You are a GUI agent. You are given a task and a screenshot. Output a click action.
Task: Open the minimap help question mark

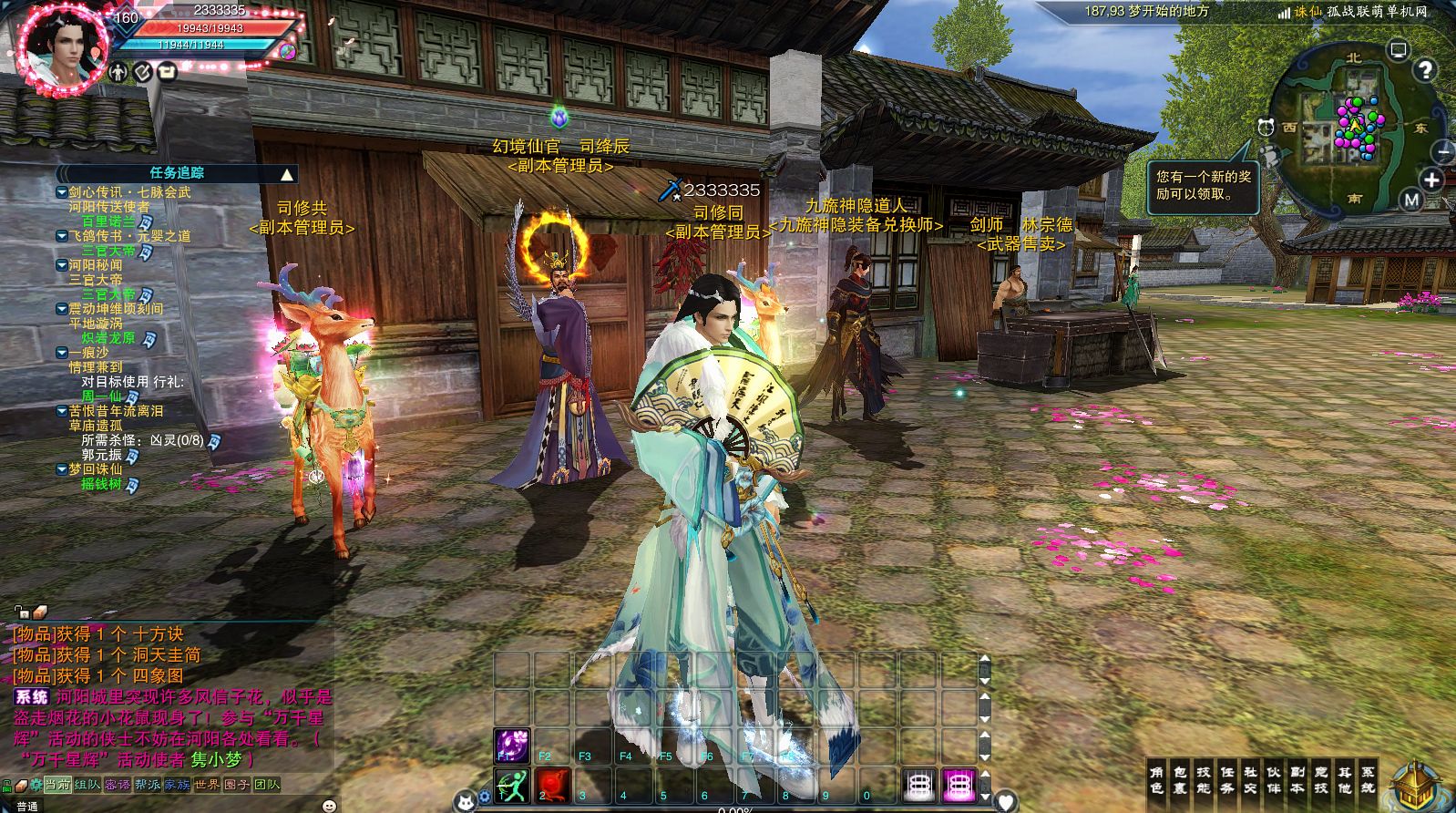point(1425,69)
